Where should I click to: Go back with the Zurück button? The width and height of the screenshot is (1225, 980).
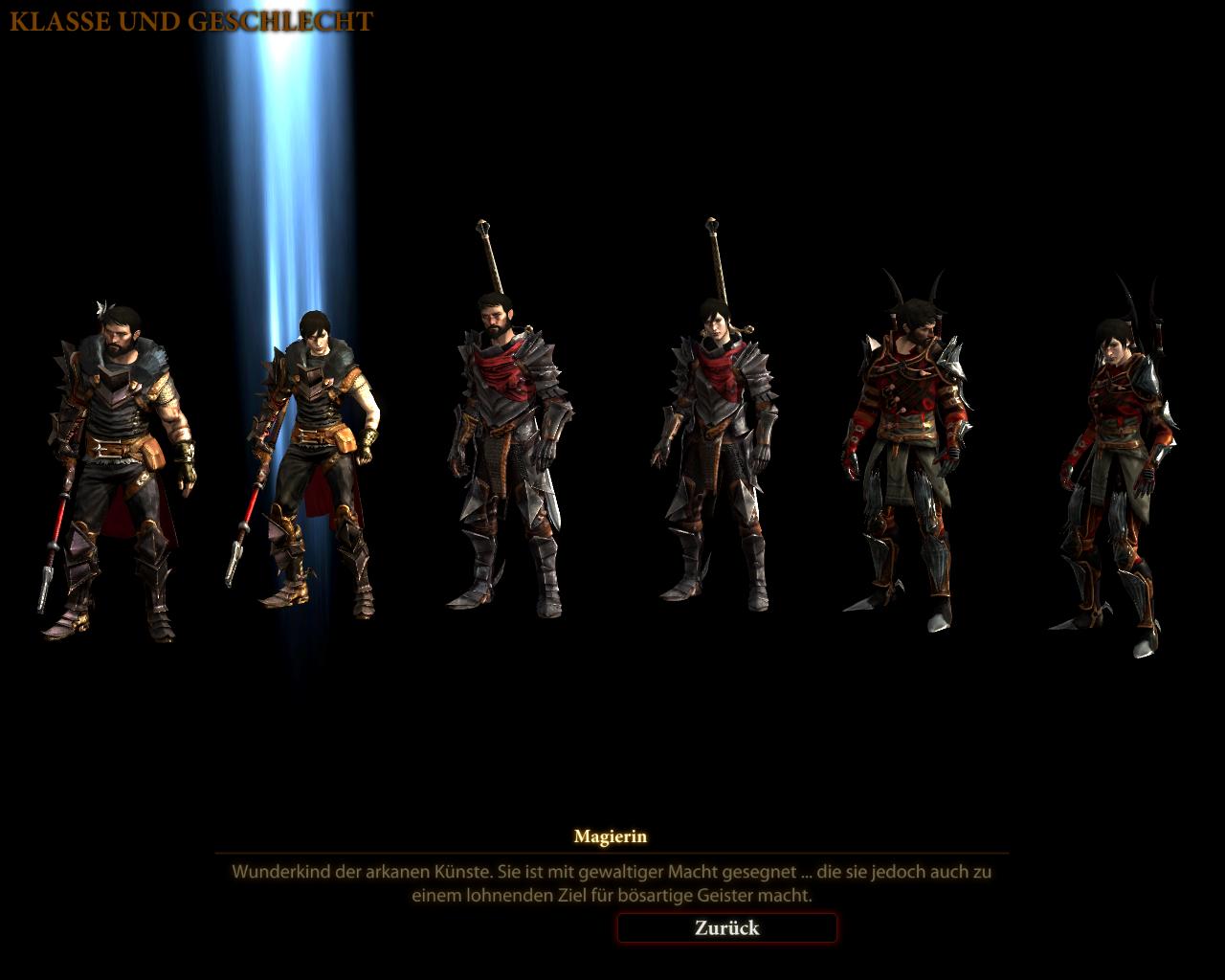point(726,927)
